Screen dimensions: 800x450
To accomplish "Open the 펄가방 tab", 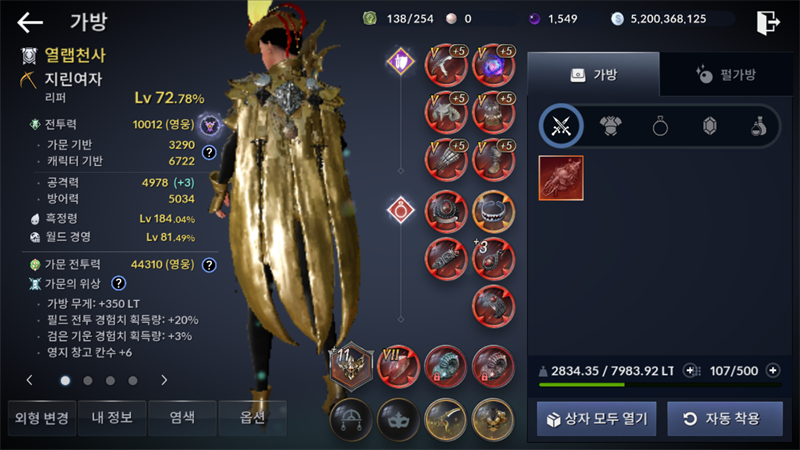I will [x=725, y=74].
